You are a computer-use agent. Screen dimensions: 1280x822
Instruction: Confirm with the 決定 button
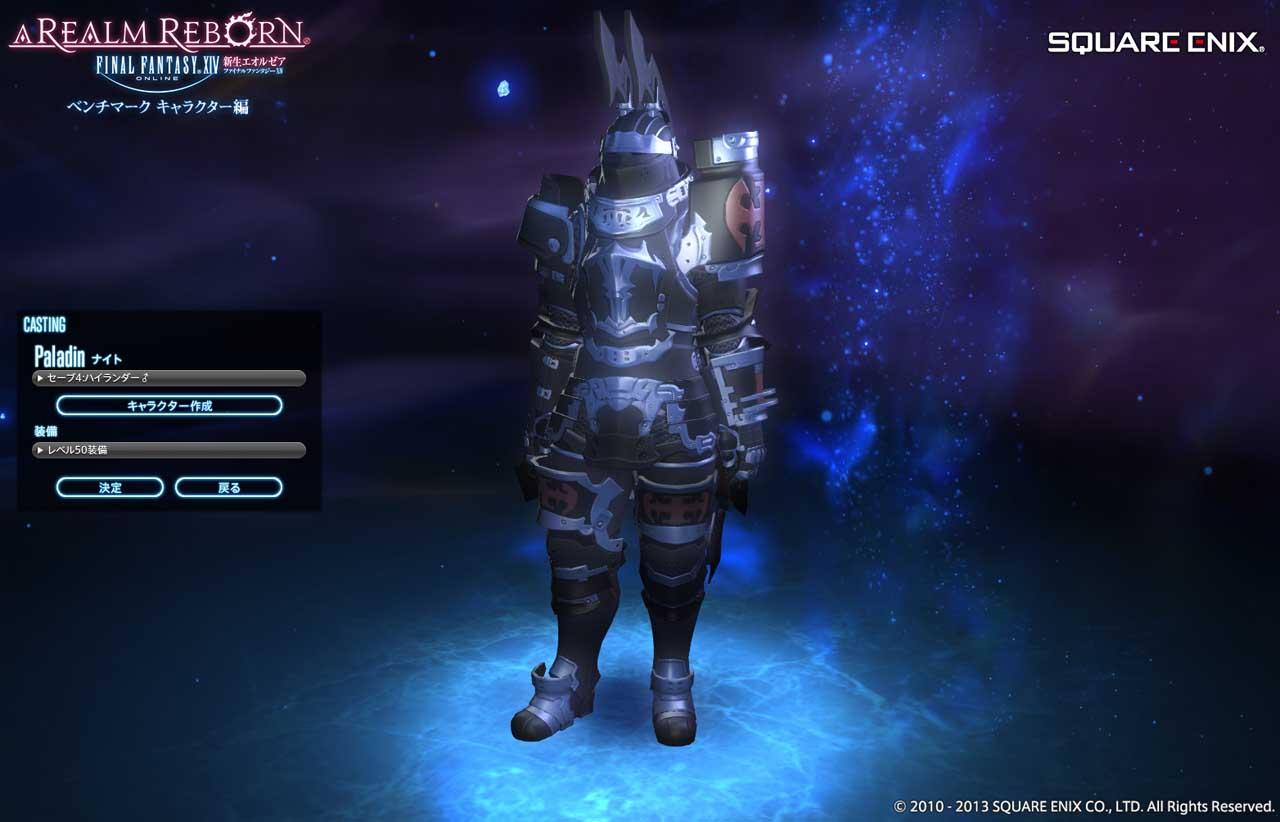click(x=110, y=488)
